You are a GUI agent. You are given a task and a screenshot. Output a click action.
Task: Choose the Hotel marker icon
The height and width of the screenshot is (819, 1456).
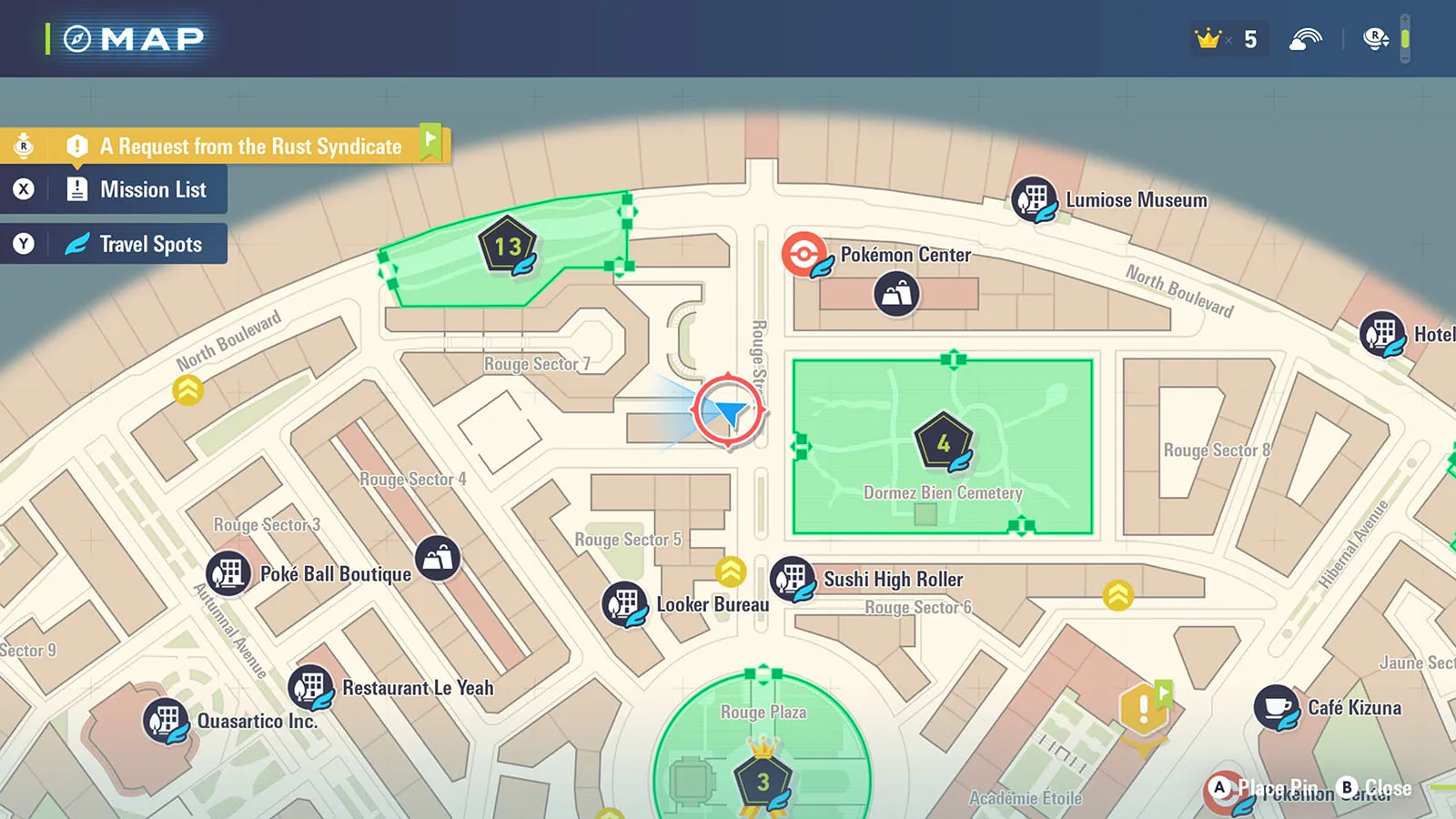[x=1382, y=334]
